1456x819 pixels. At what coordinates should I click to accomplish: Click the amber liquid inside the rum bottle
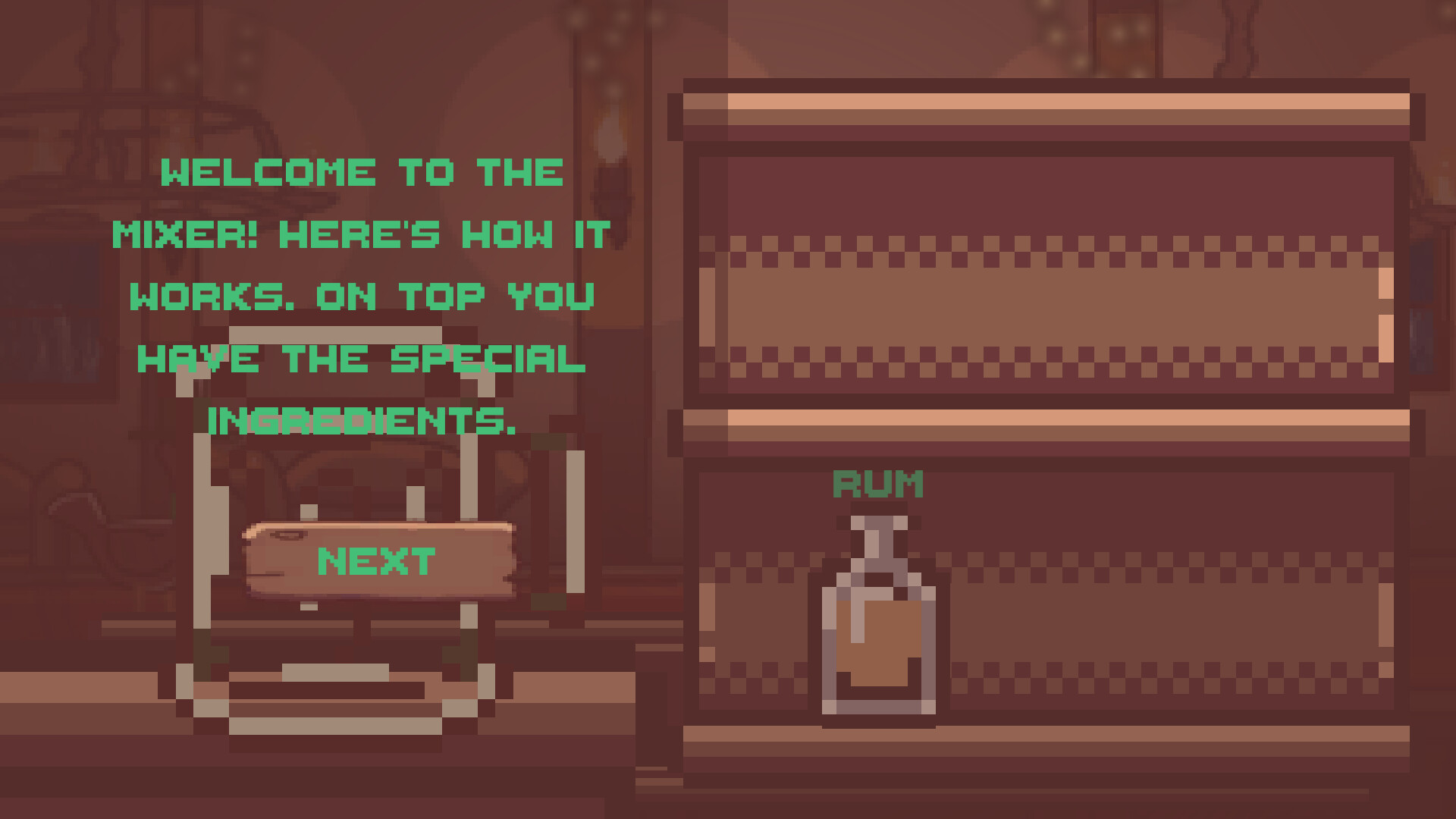point(880,645)
